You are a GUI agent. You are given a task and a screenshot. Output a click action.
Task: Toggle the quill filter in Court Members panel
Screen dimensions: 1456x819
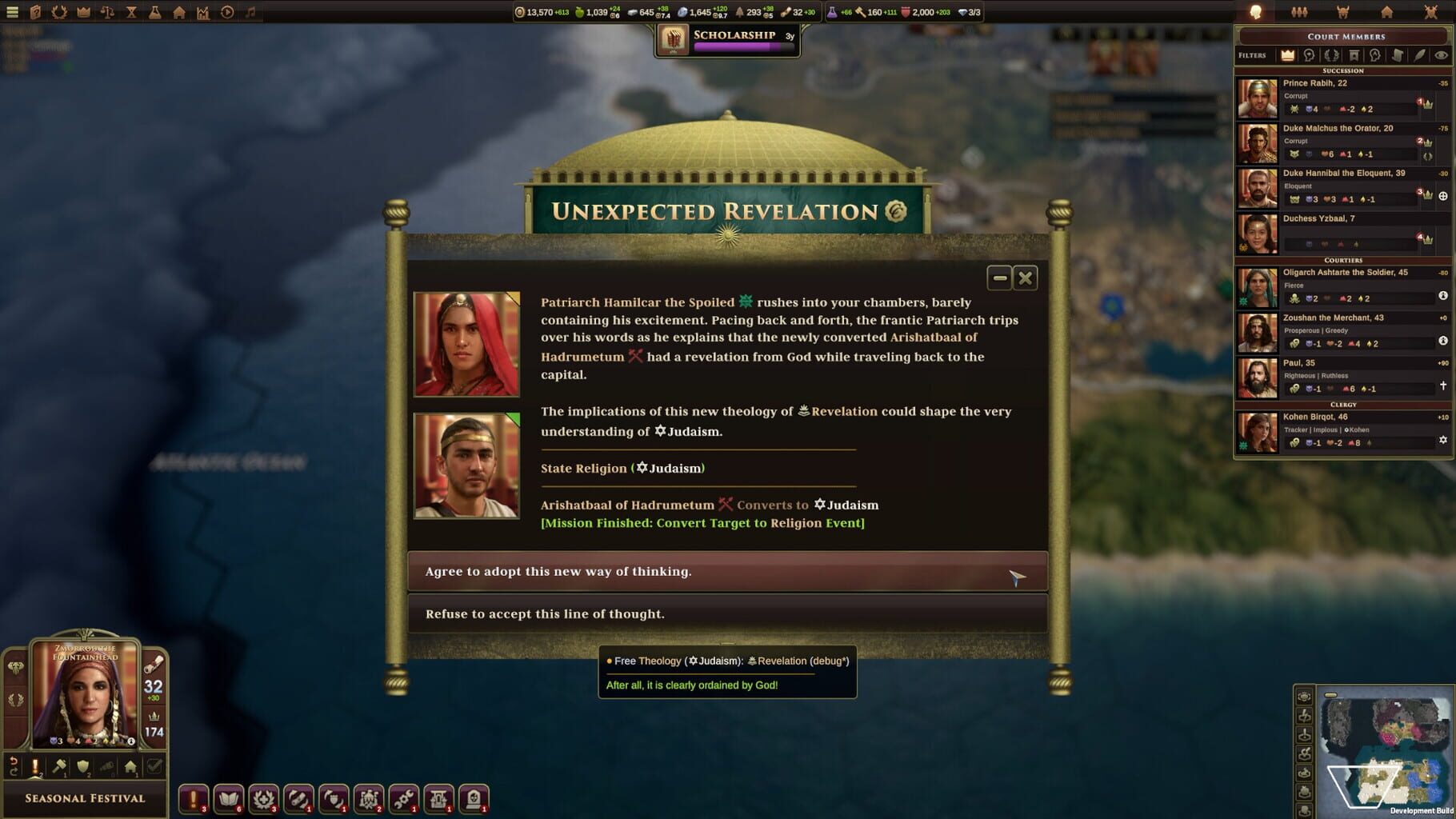(x=1419, y=55)
